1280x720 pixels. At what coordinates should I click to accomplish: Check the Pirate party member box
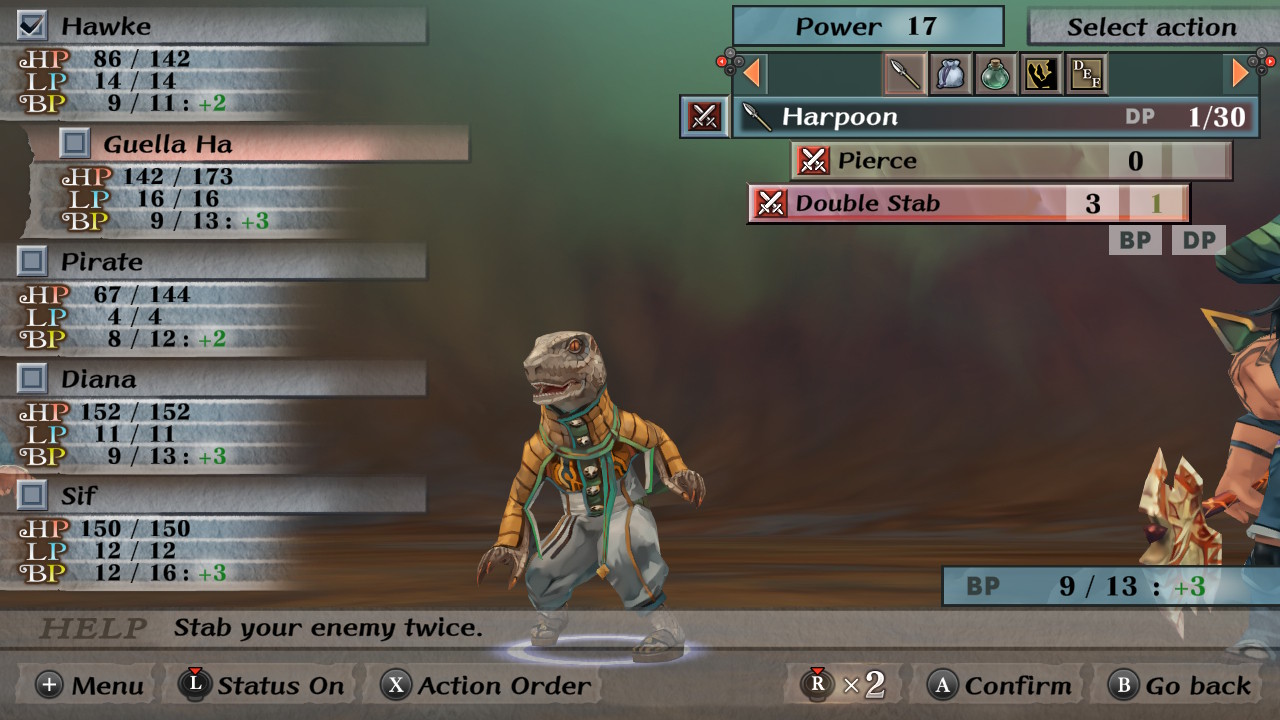pos(33,261)
